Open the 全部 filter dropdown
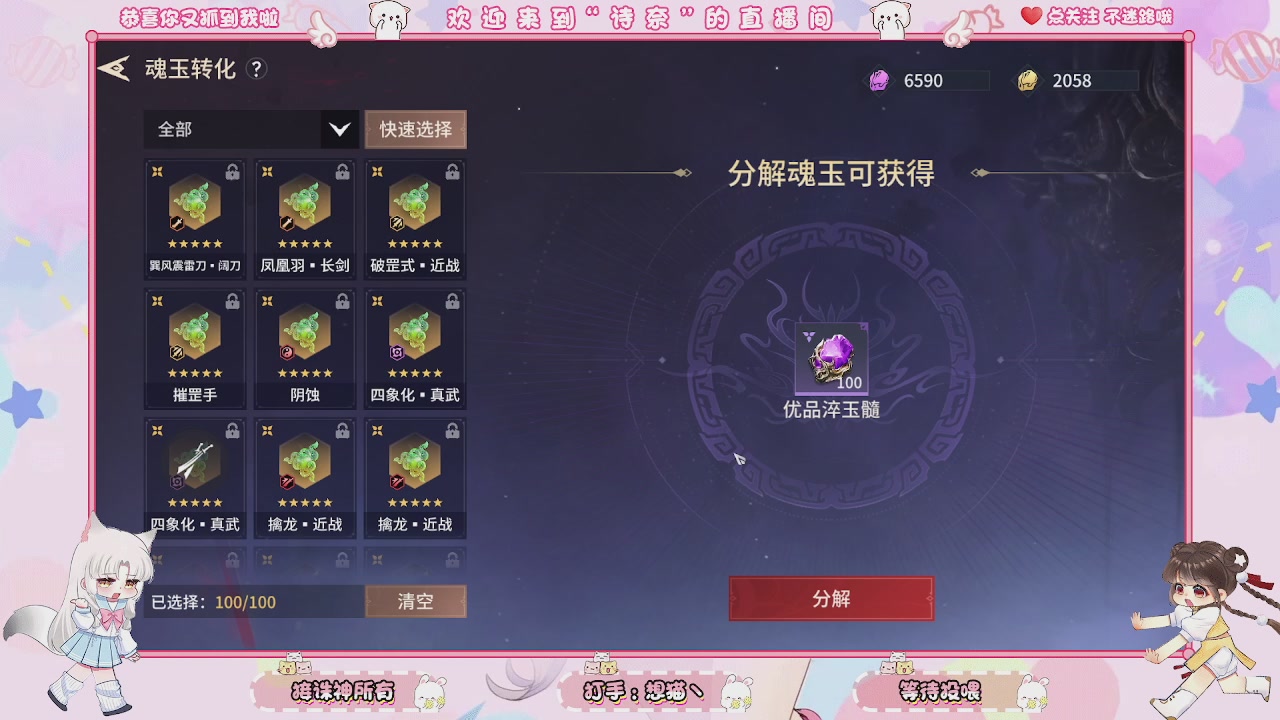Viewport: 1280px width, 720px height. [250, 129]
